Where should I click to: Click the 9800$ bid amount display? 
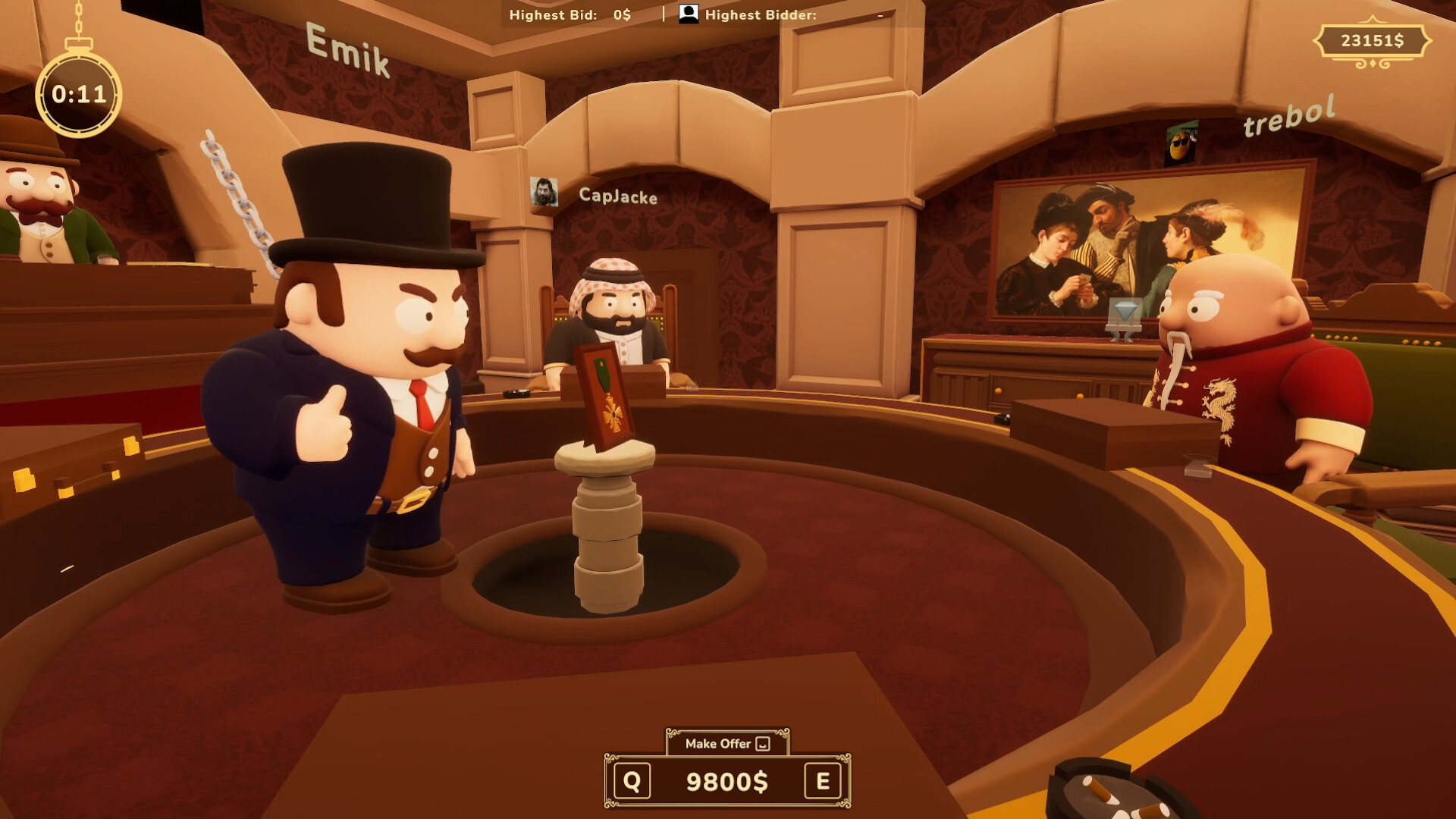[x=725, y=780]
